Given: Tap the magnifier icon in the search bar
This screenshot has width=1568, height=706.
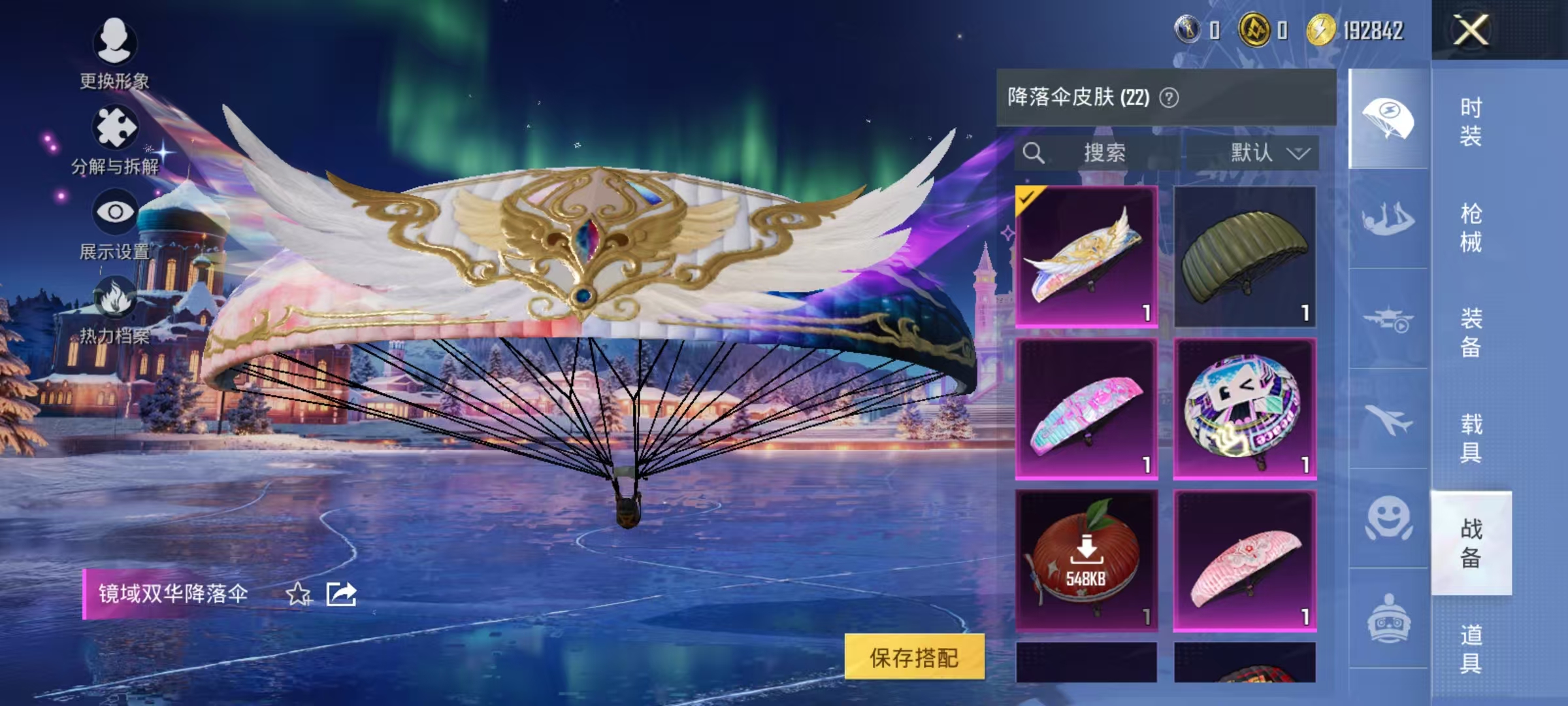Looking at the screenshot, I should (x=1034, y=153).
